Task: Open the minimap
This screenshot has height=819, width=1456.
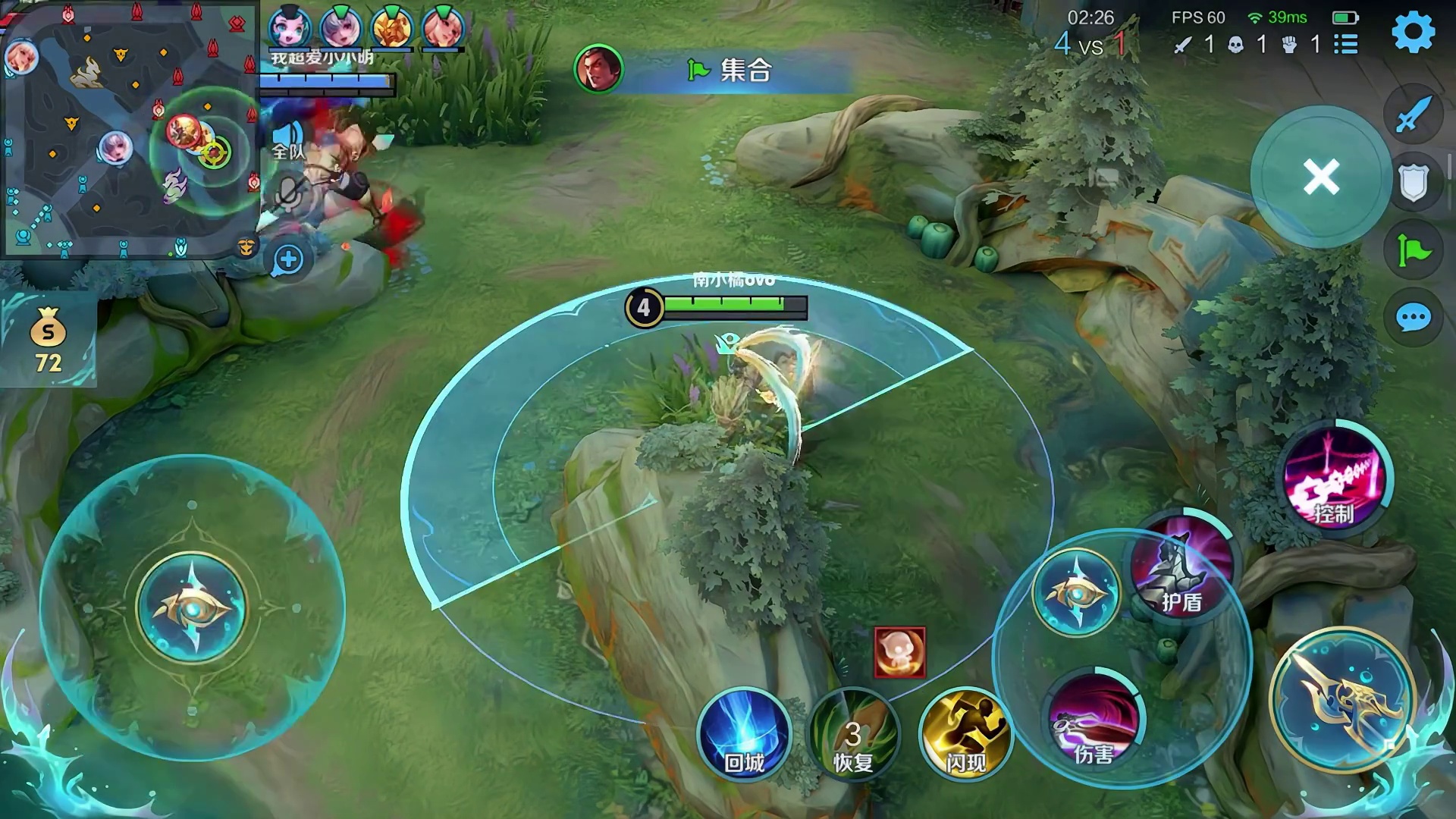Action: click(x=129, y=129)
